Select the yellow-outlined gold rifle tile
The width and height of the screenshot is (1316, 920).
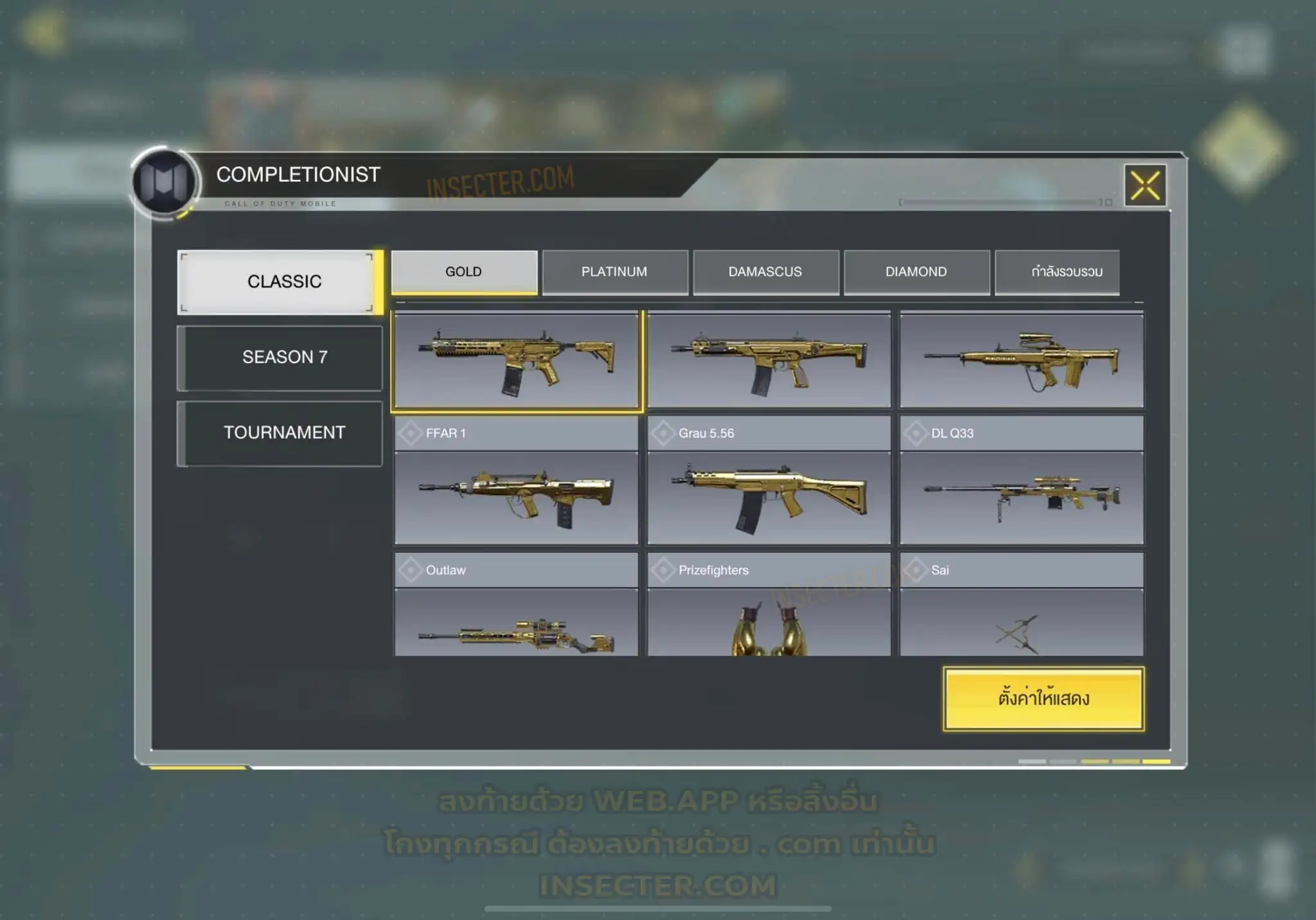tap(516, 360)
